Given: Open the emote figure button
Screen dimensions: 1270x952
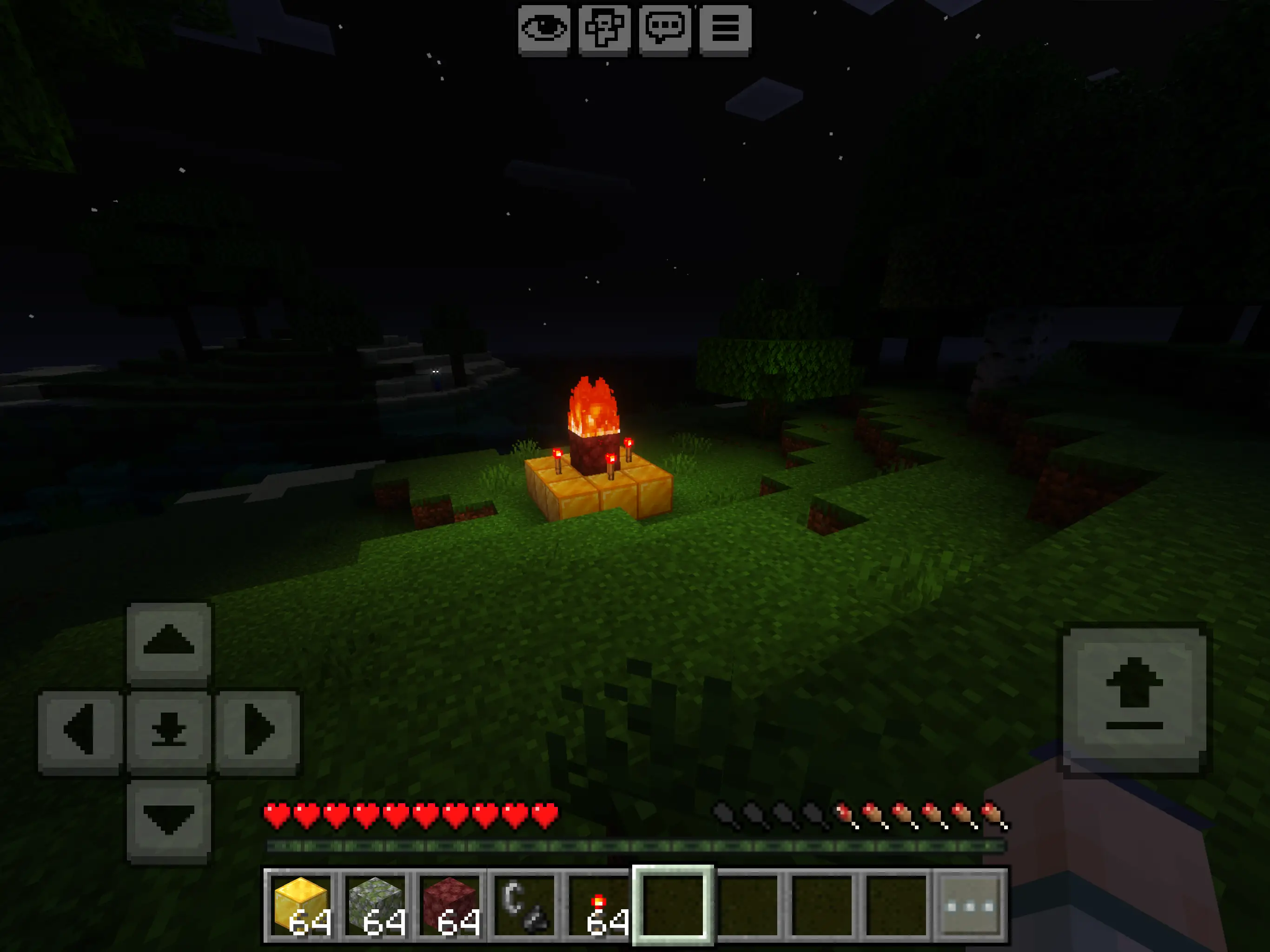Looking at the screenshot, I should pyautogui.click(x=604, y=29).
